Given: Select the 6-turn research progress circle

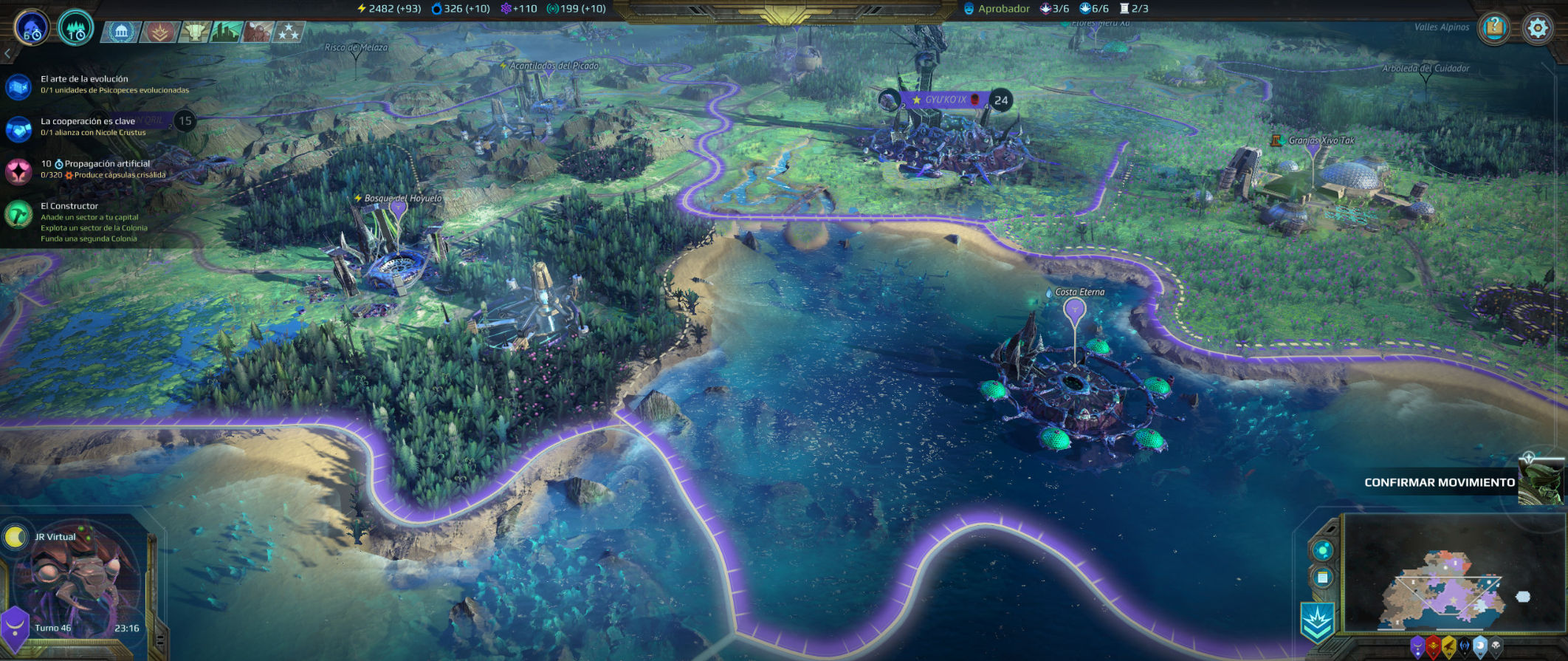Looking at the screenshot, I should tap(32, 29).
